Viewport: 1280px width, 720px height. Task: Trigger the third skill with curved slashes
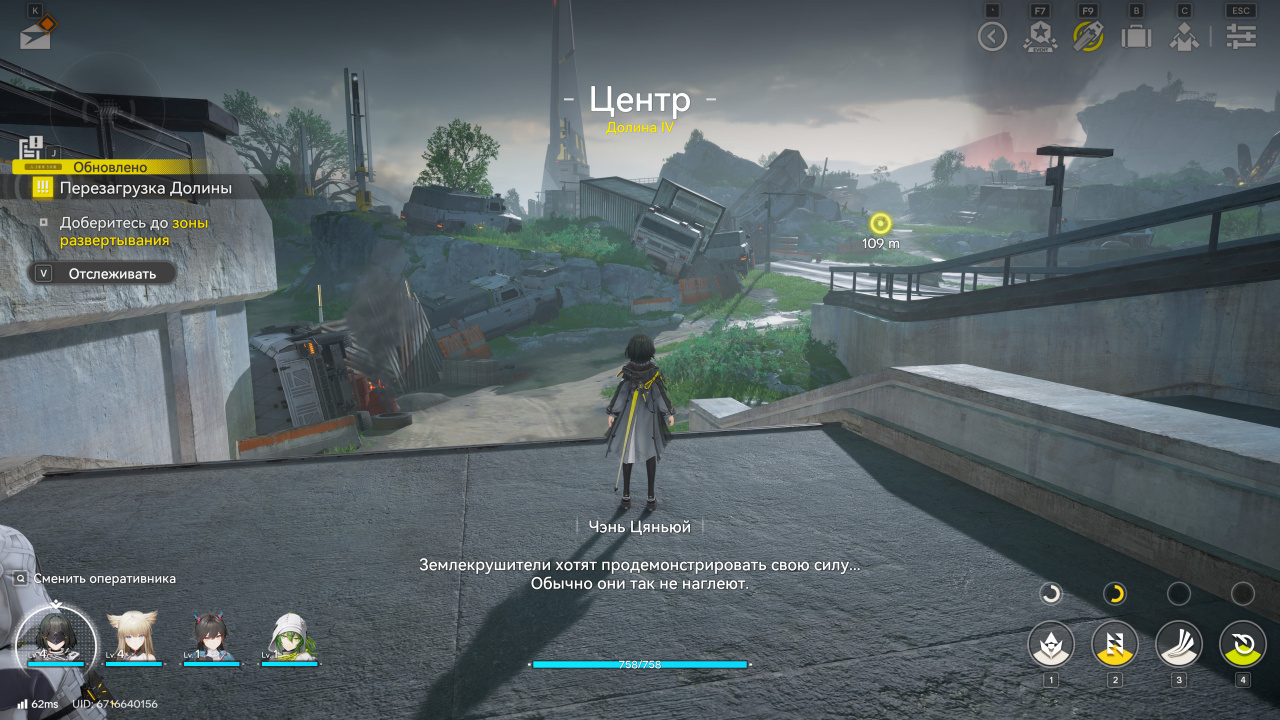(1179, 644)
